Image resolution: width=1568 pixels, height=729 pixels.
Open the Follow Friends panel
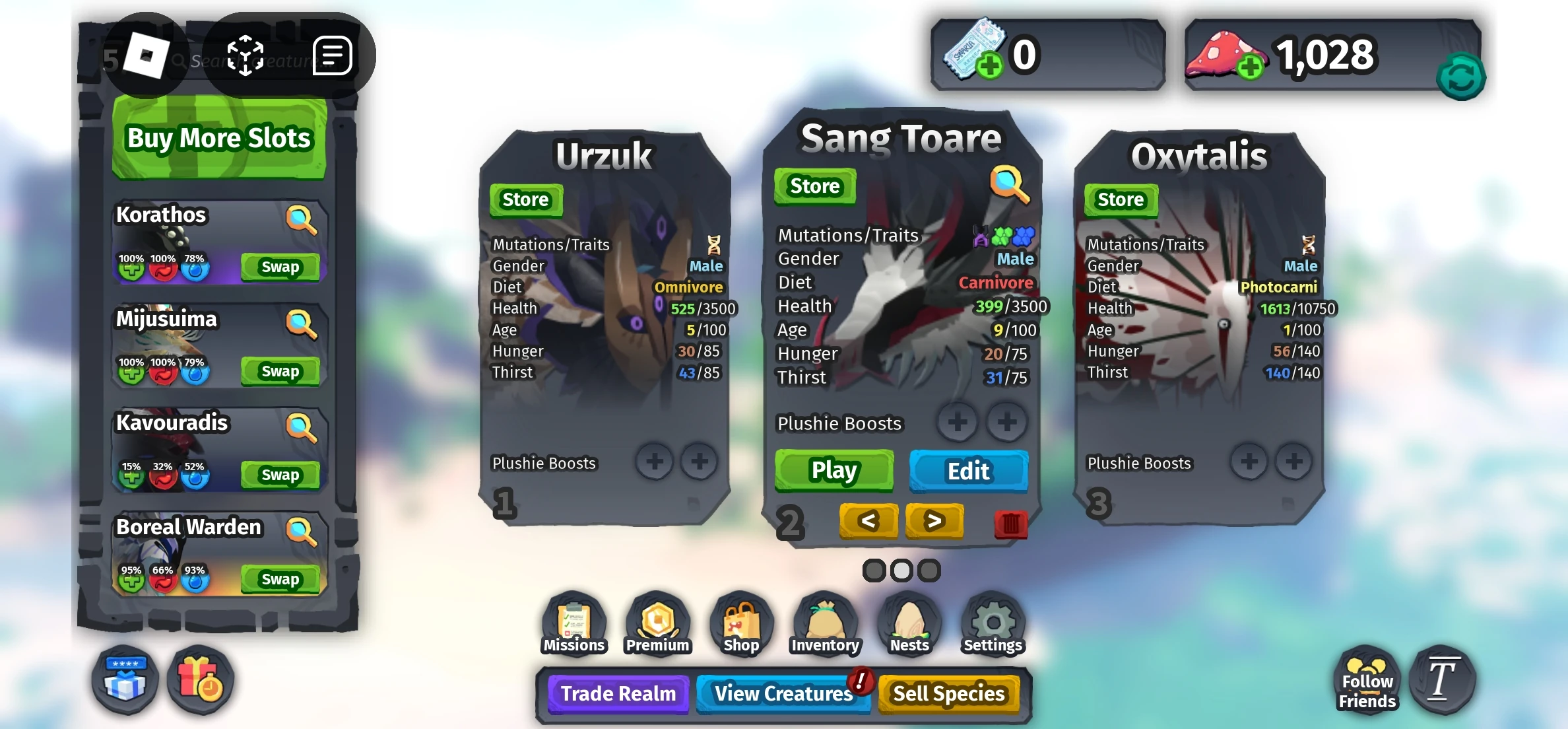[1365, 681]
